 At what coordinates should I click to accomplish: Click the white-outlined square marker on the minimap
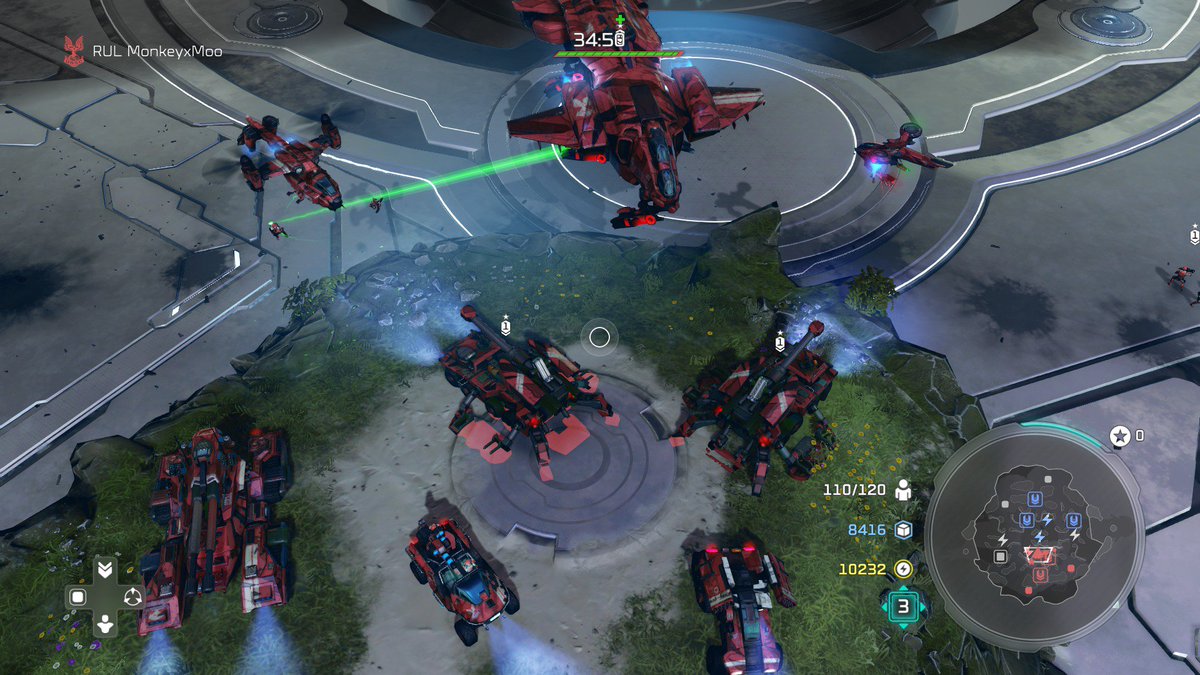(x=999, y=556)
